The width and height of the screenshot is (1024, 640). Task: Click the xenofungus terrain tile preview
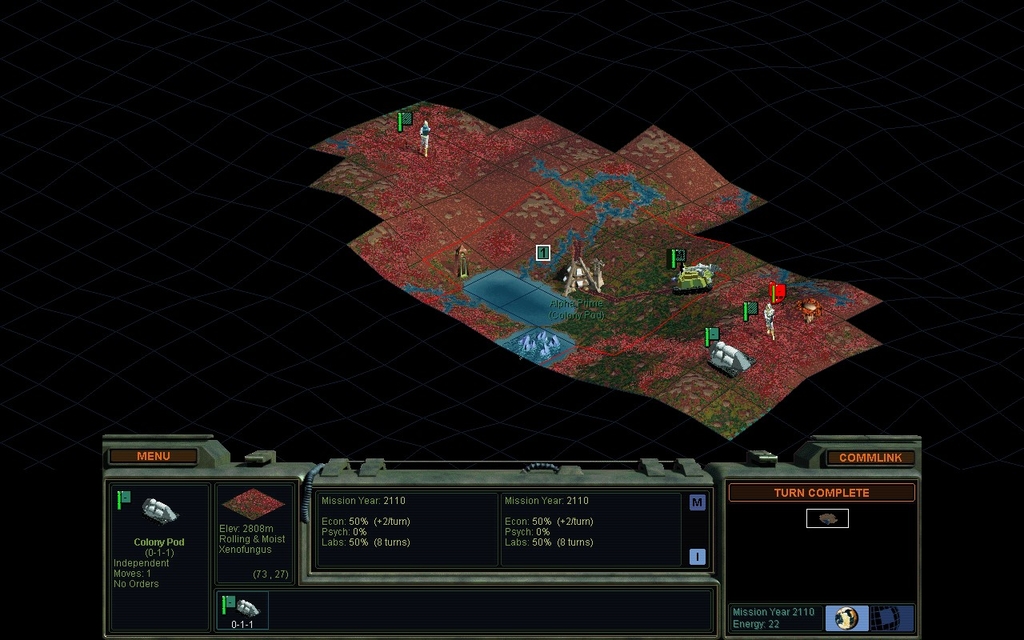[x=251, y=504]
